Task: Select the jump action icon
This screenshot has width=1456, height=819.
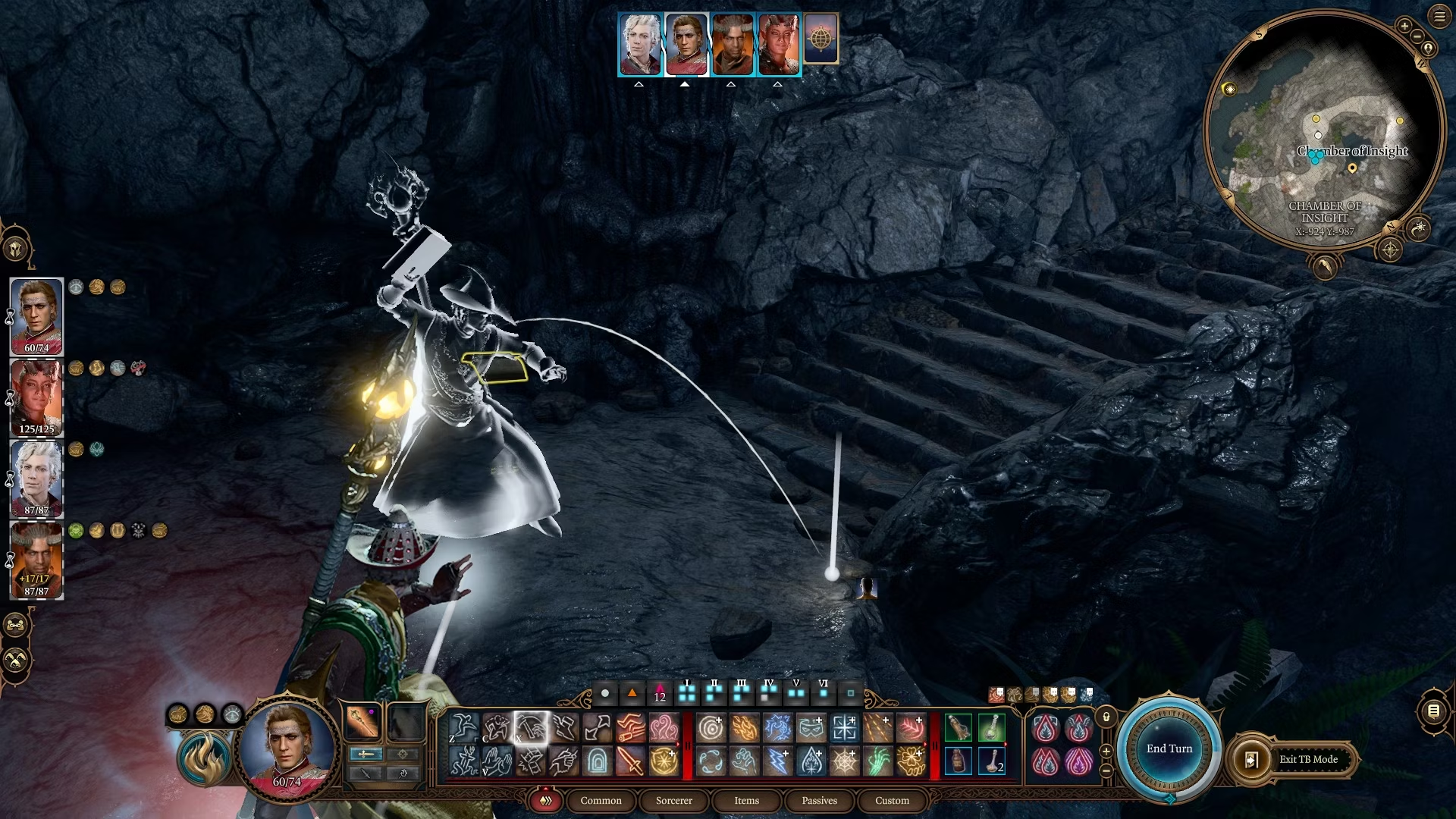Action: click(463, 728)
